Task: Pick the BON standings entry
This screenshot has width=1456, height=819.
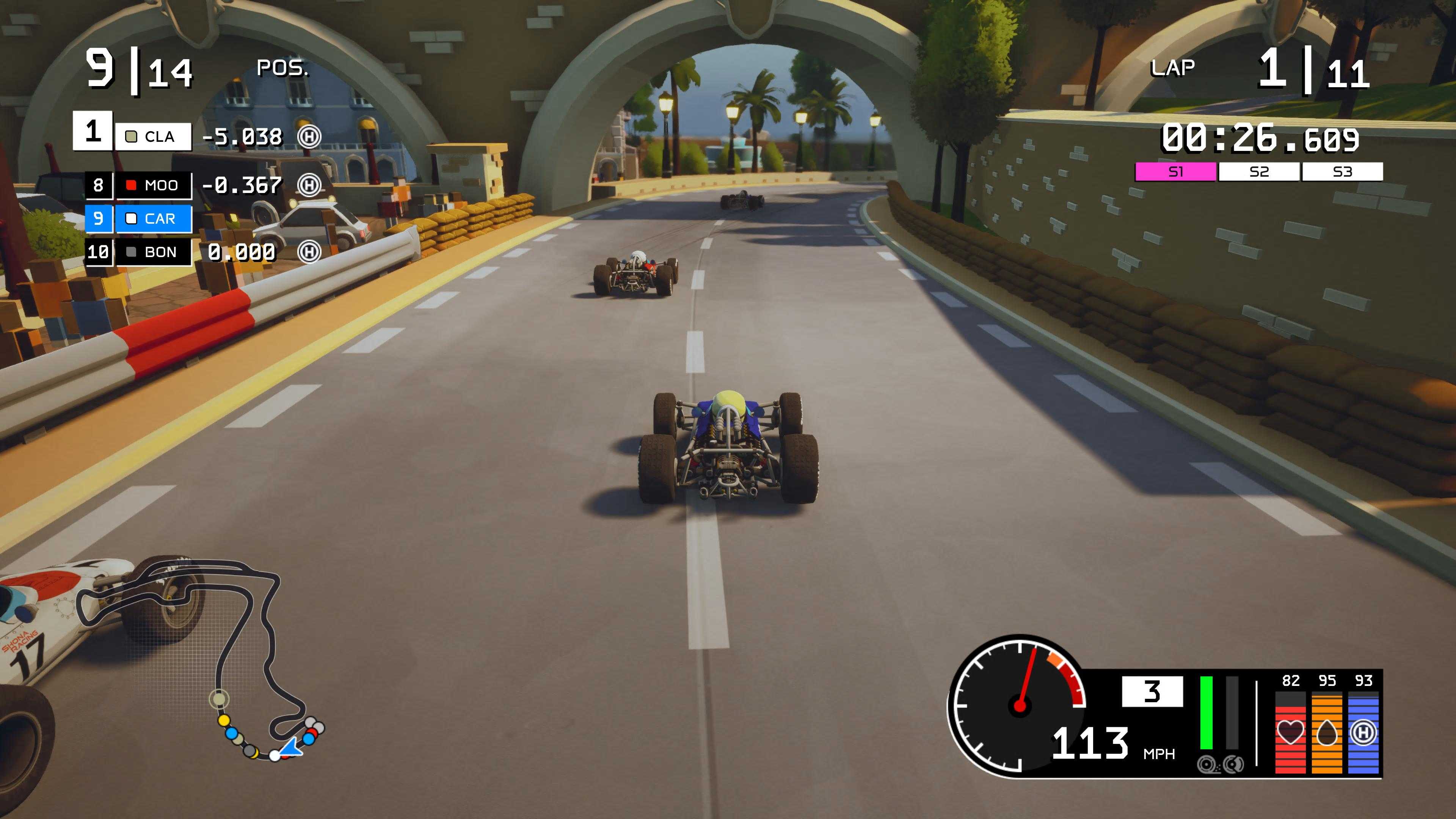Action: (153, 252)
